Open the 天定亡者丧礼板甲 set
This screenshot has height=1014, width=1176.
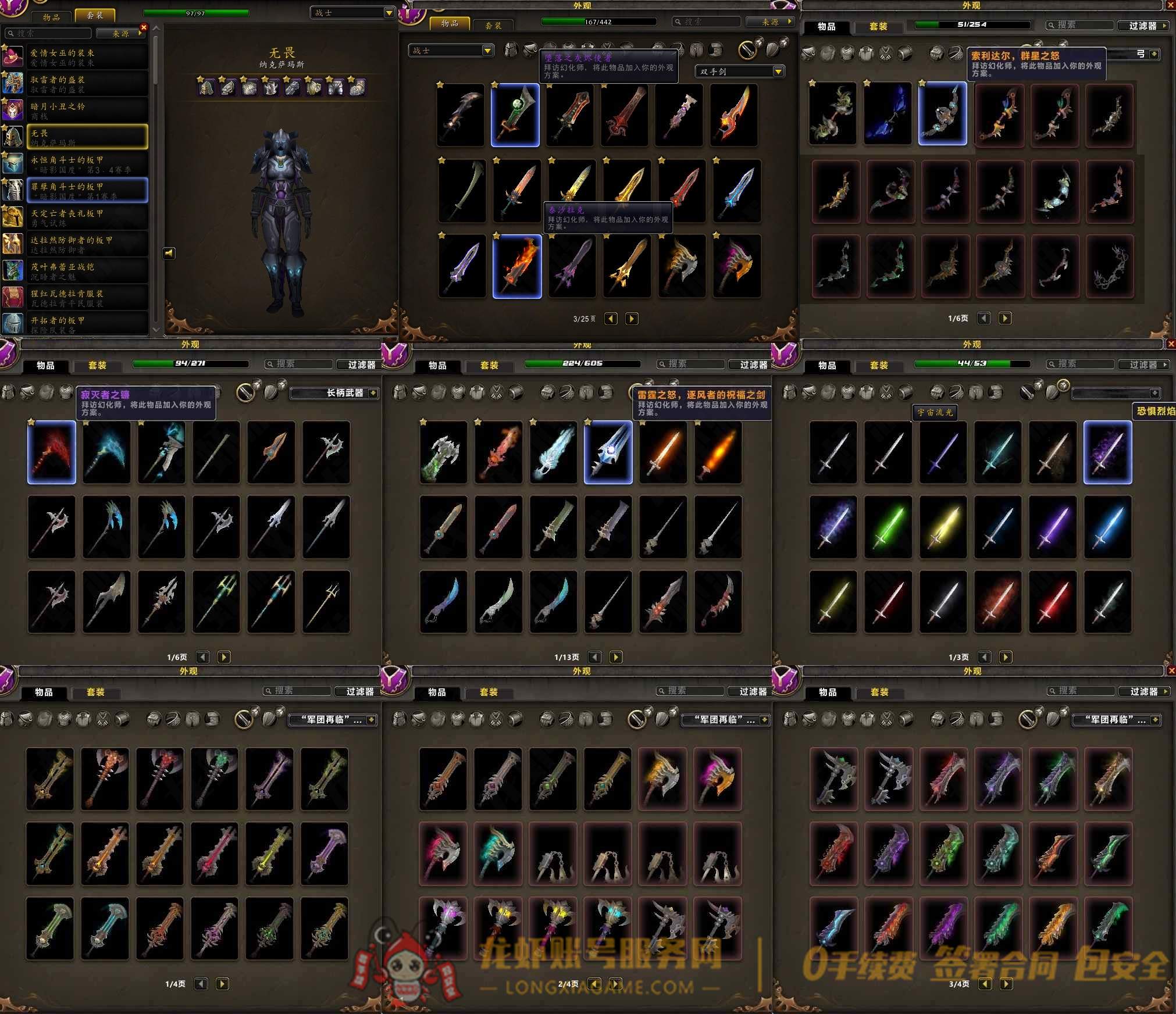coord(87,217)
